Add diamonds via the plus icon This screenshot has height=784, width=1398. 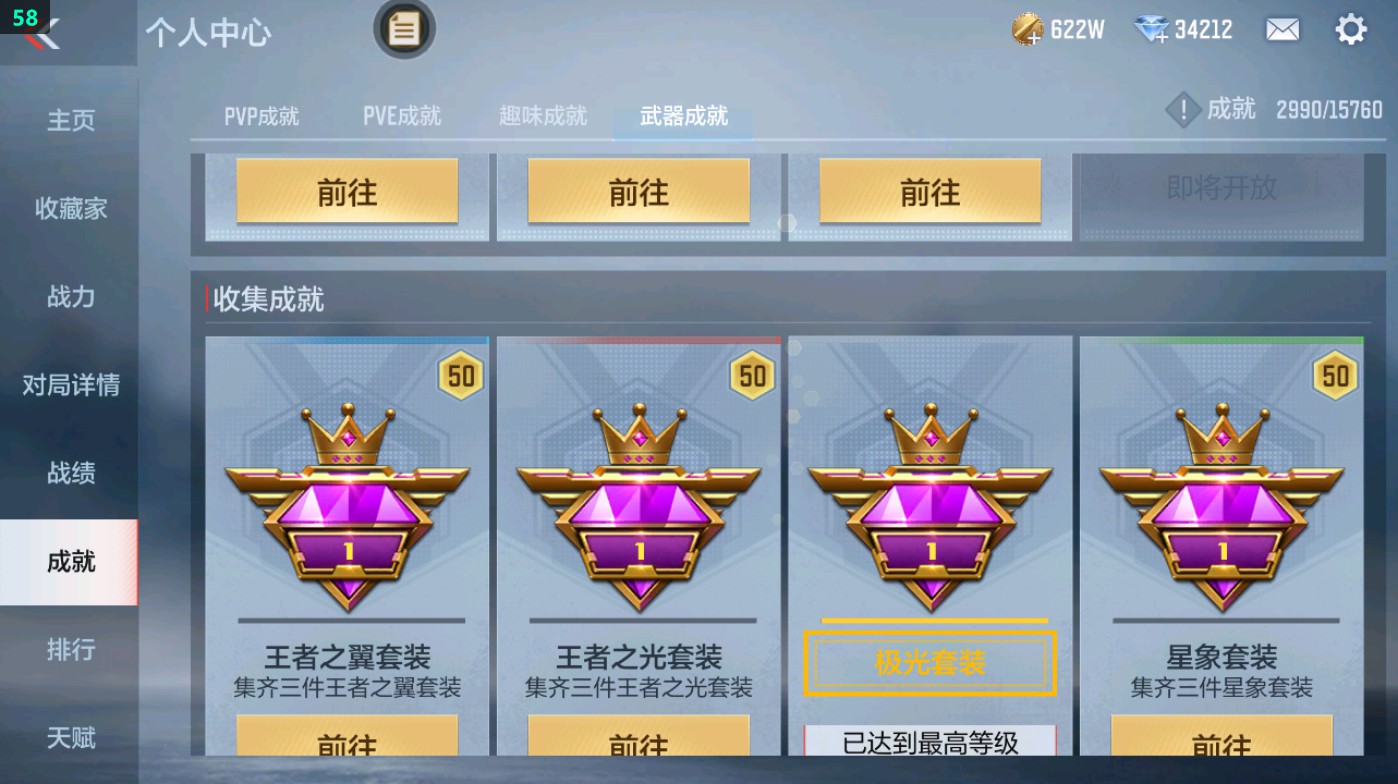1159,36
